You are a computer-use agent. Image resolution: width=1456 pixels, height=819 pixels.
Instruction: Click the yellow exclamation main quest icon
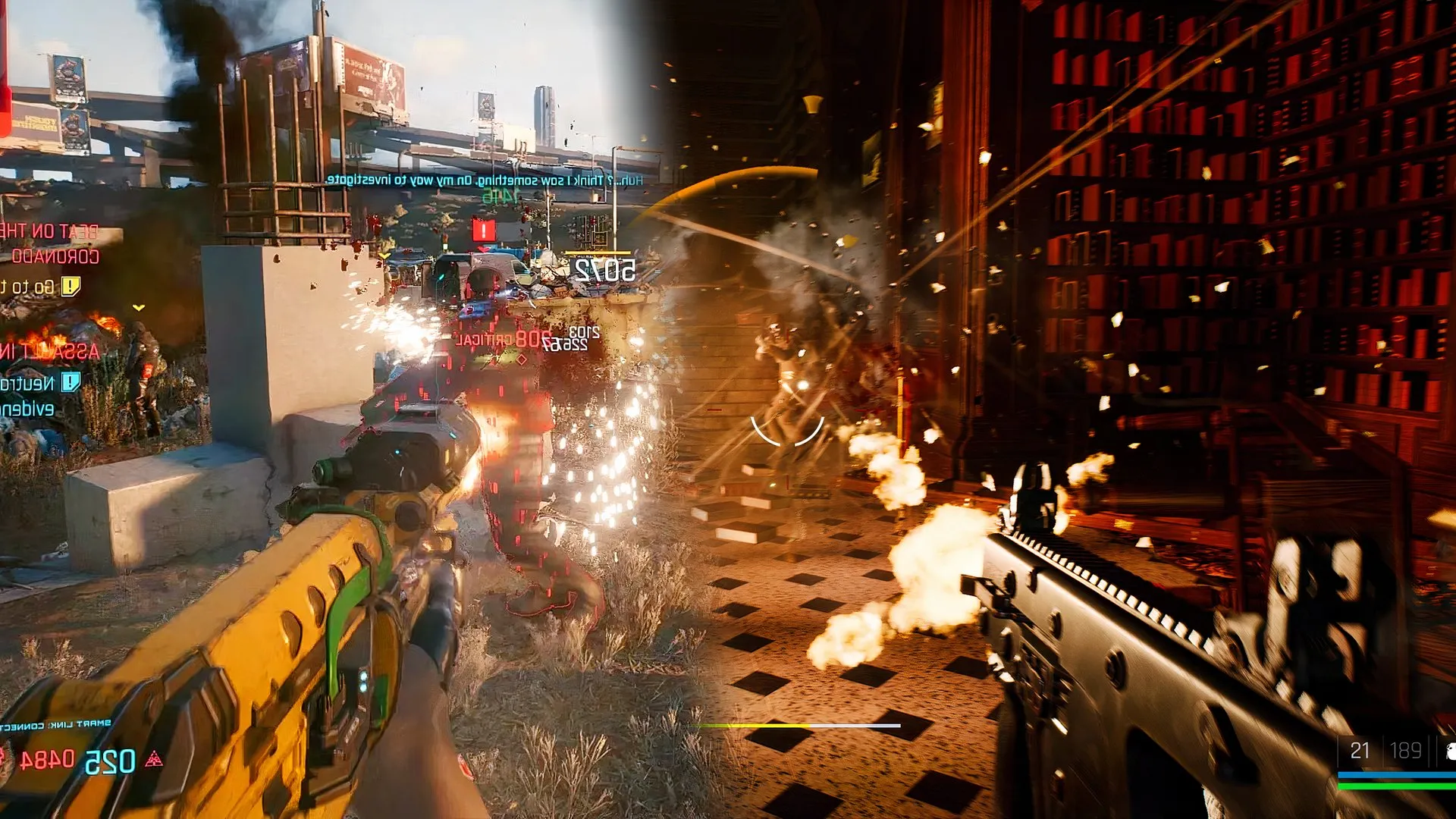click(x=70, y=287)
